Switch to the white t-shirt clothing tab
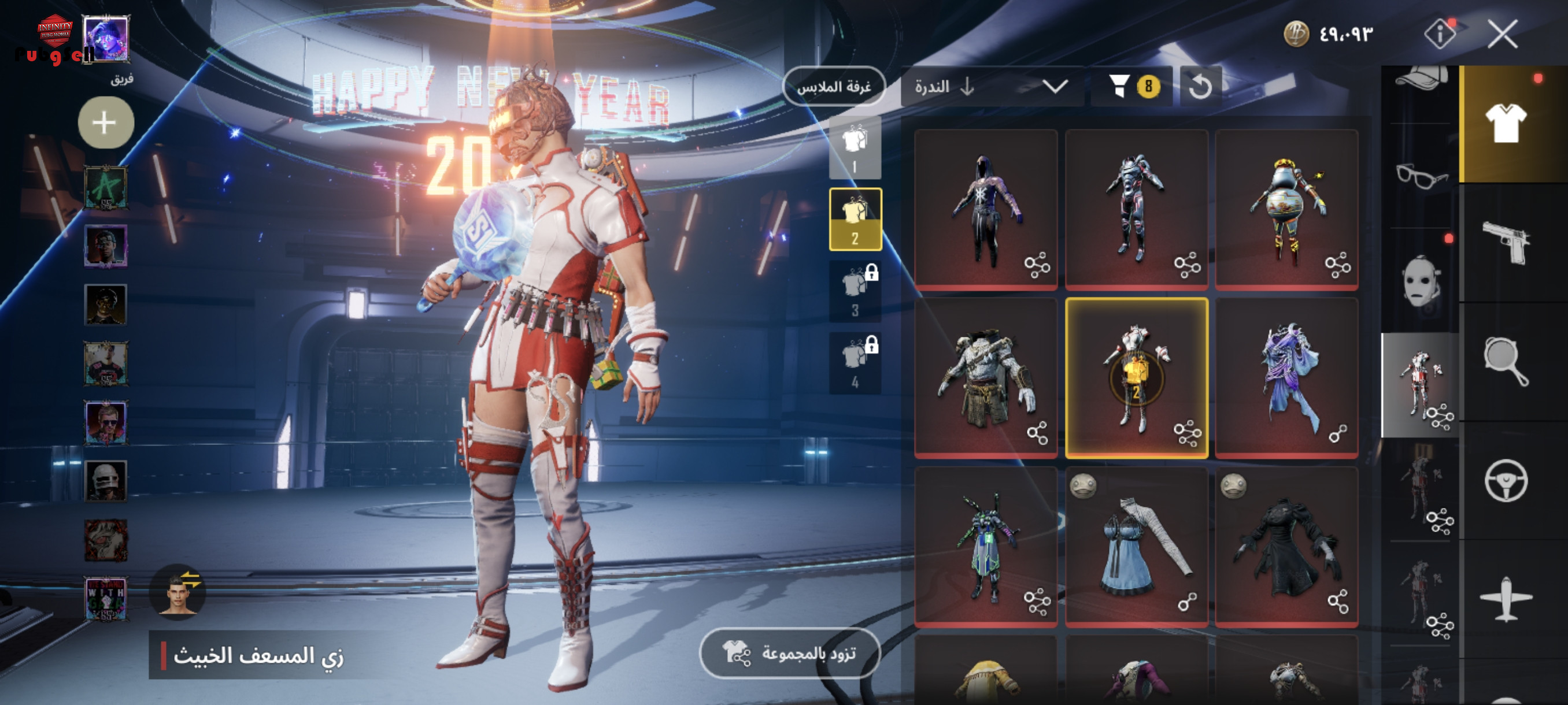The width and height of the screenshot is (1568, 705). pyautogui.click(x=1506, y=124)
